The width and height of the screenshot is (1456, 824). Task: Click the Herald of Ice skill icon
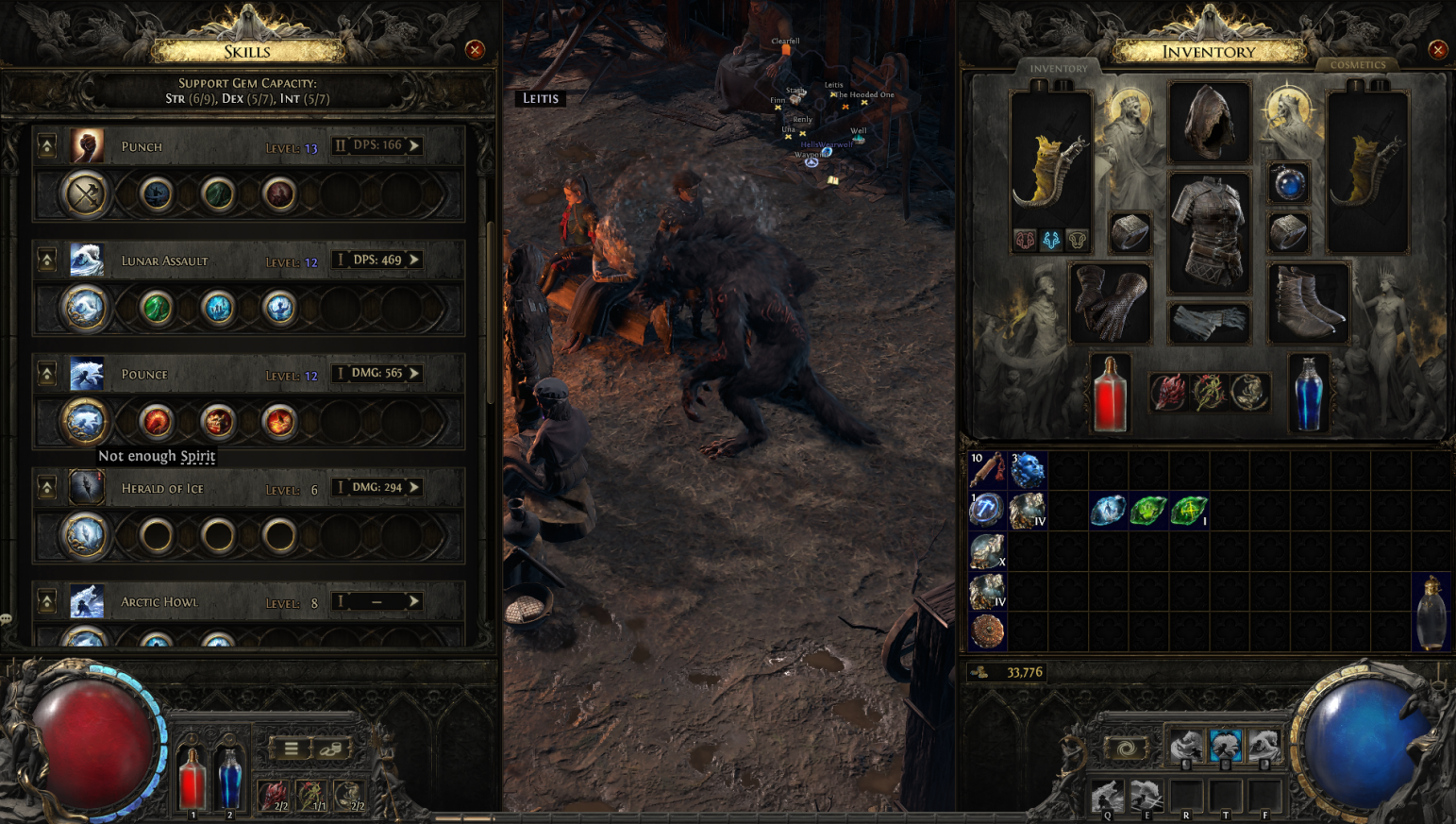click(87, 488)
